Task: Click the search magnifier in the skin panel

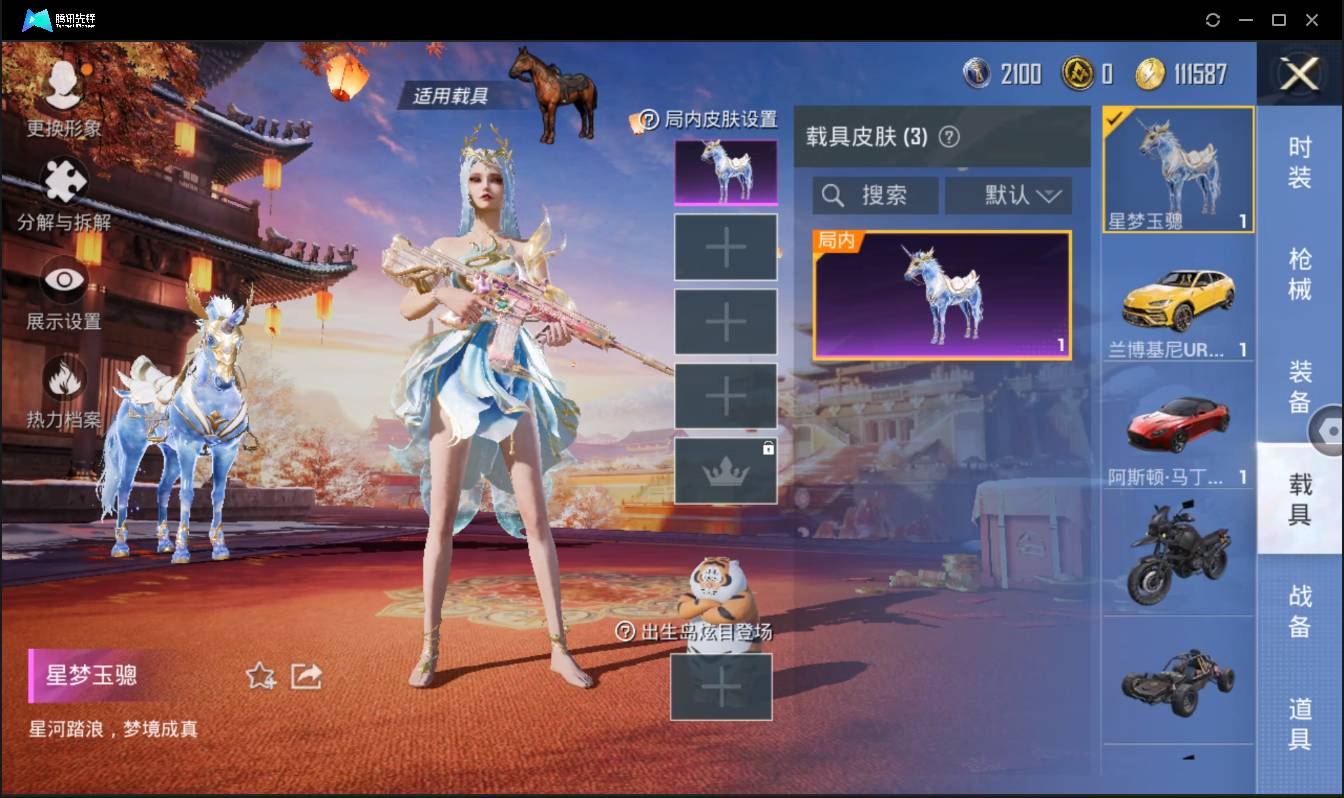Action: pyautogui.click(x=833, y=195)
